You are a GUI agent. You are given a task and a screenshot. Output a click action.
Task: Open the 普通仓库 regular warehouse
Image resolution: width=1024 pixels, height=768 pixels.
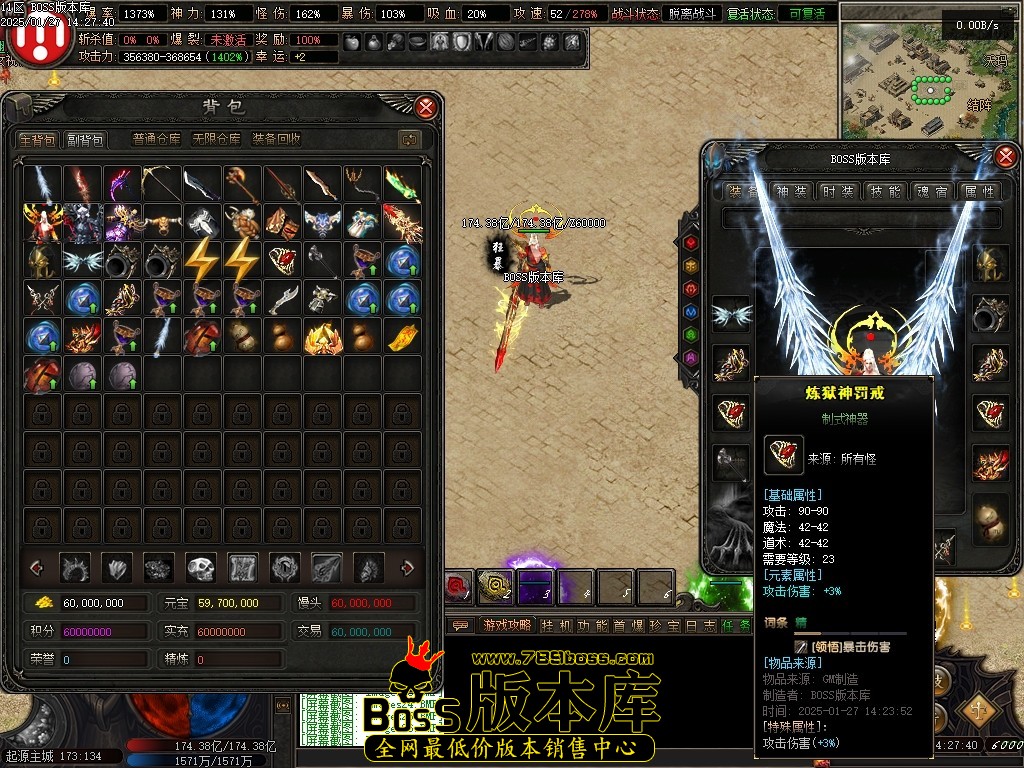(x=157, y=139)
